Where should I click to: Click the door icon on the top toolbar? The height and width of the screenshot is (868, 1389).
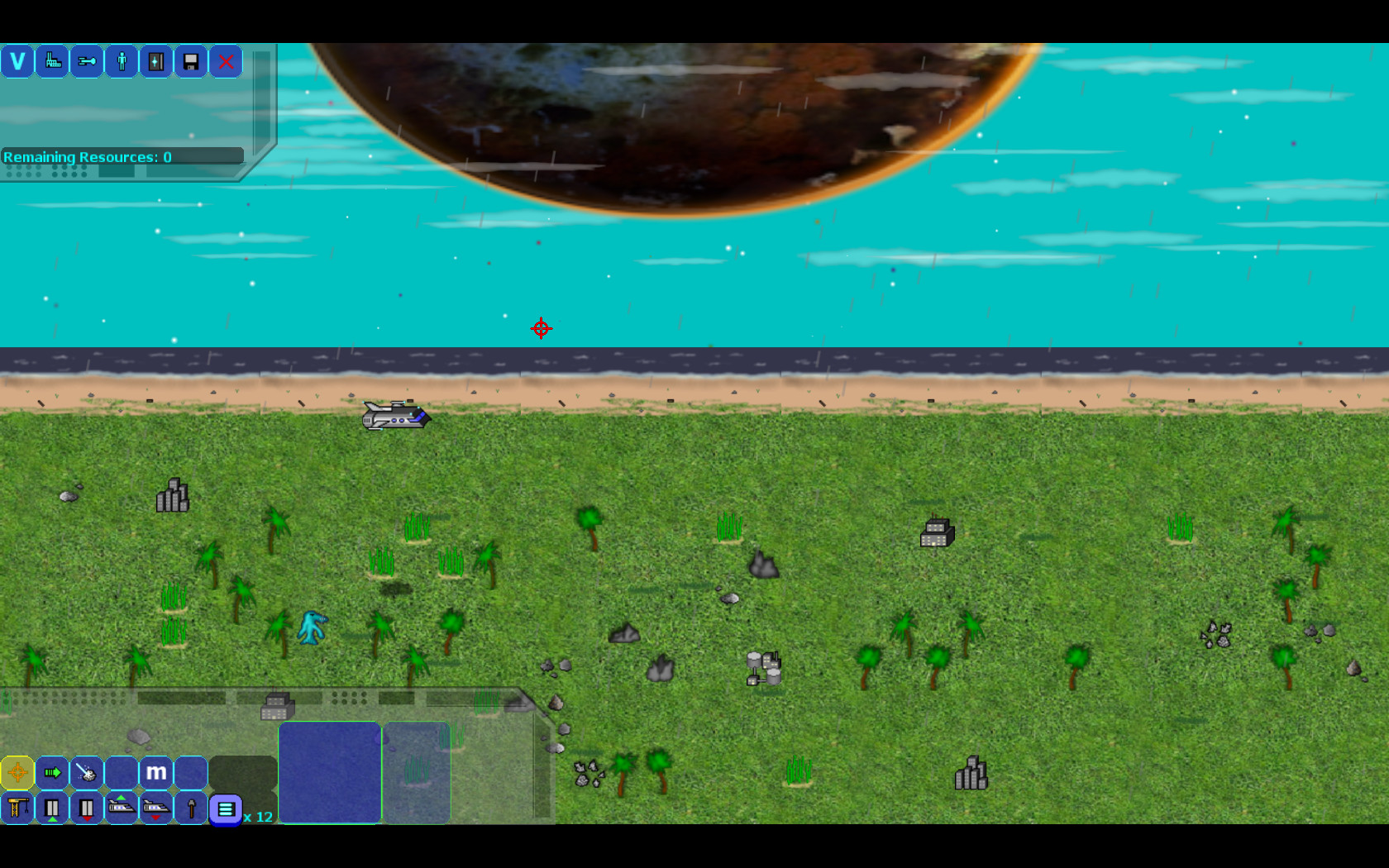point(156,61)
